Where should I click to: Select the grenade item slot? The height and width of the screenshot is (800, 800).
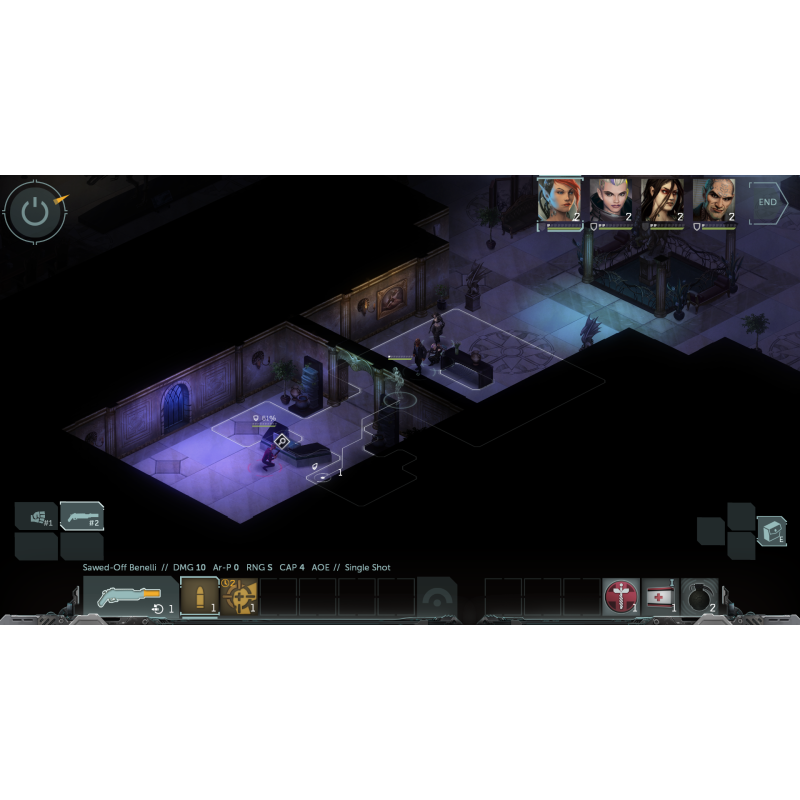click(700, 597)
